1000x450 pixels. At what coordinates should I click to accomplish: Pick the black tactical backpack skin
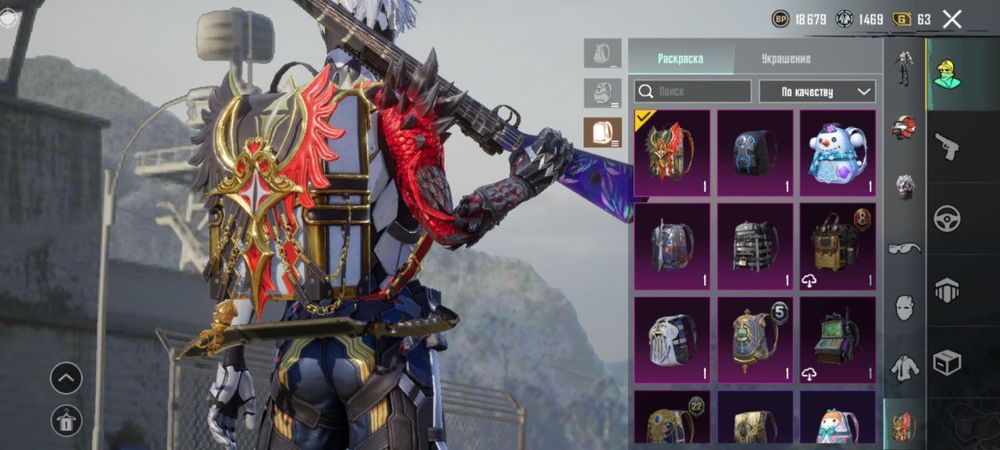(x=754, y=246)
